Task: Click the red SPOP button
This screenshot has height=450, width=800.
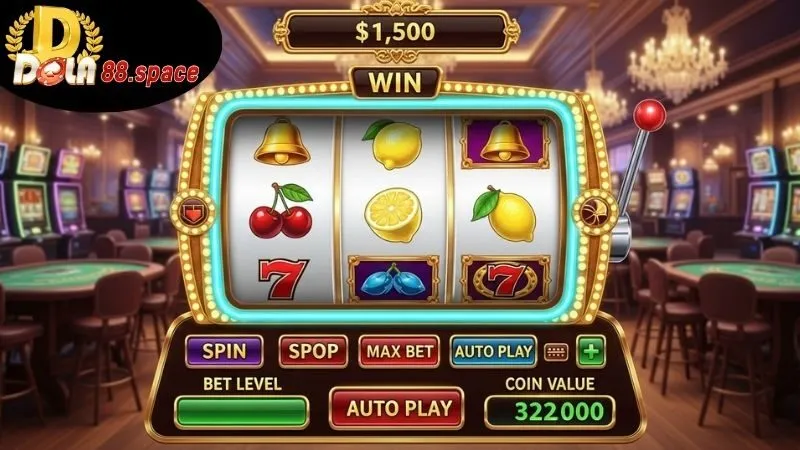Action: (x=313, y=351)
